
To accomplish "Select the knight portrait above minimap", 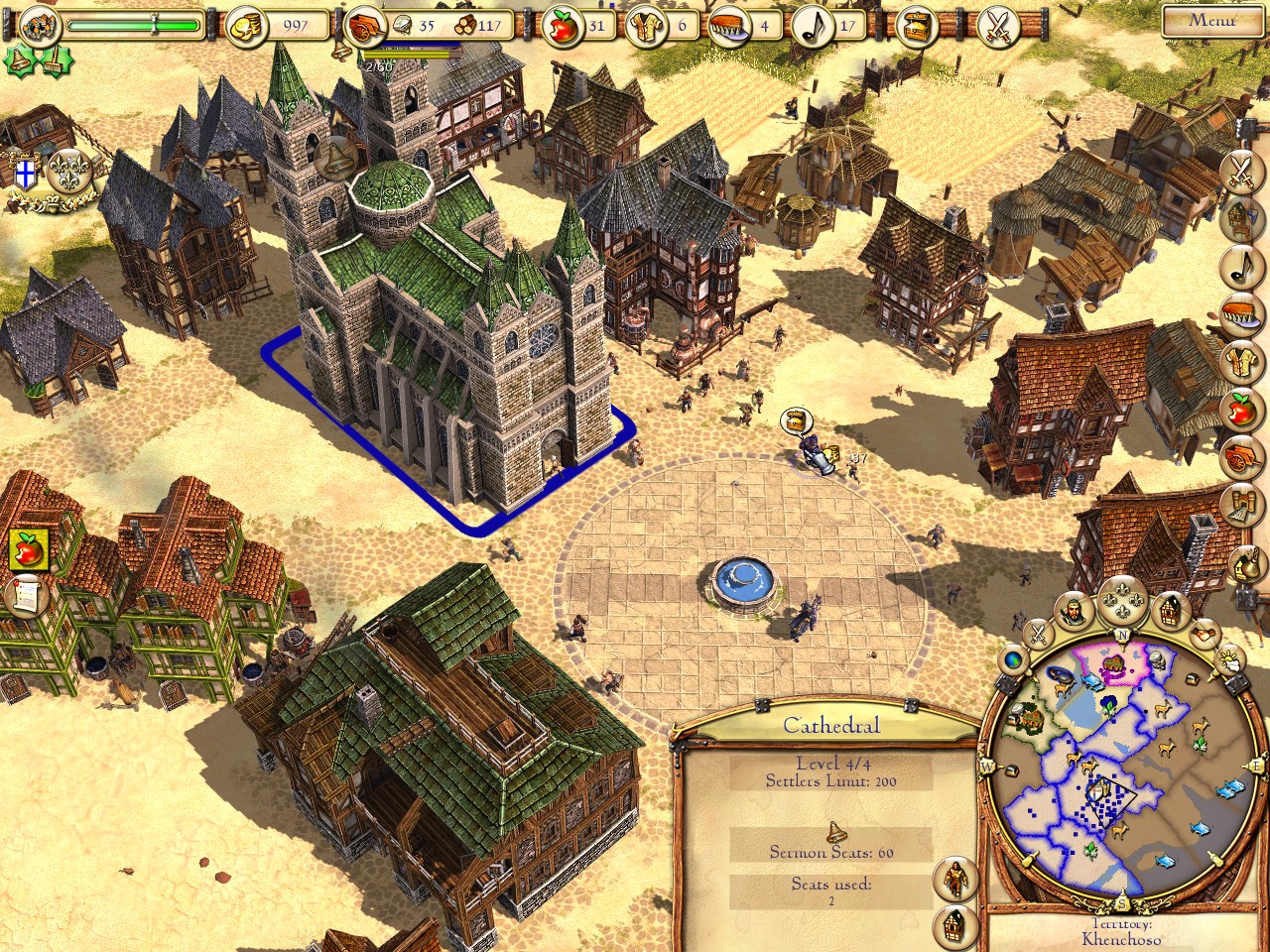I will (x=1072, y=613).
